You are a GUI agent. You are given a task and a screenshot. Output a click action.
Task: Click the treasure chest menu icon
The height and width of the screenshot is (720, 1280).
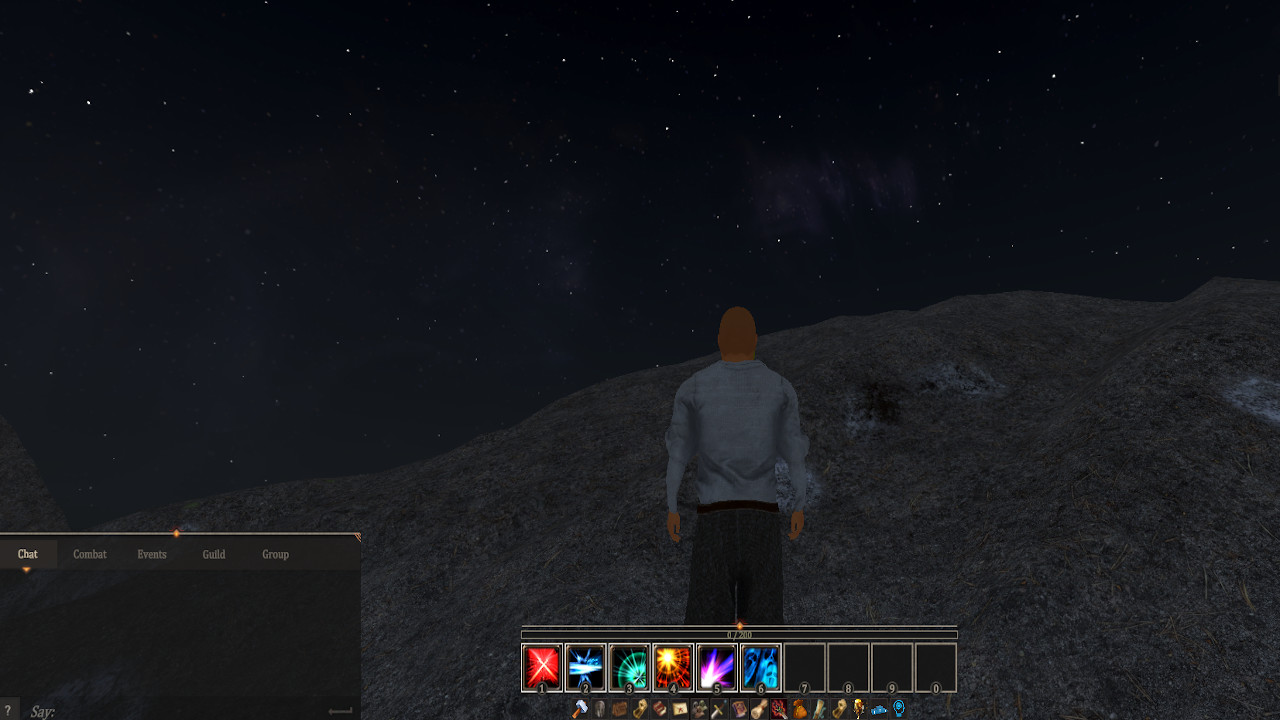(620, 709)
